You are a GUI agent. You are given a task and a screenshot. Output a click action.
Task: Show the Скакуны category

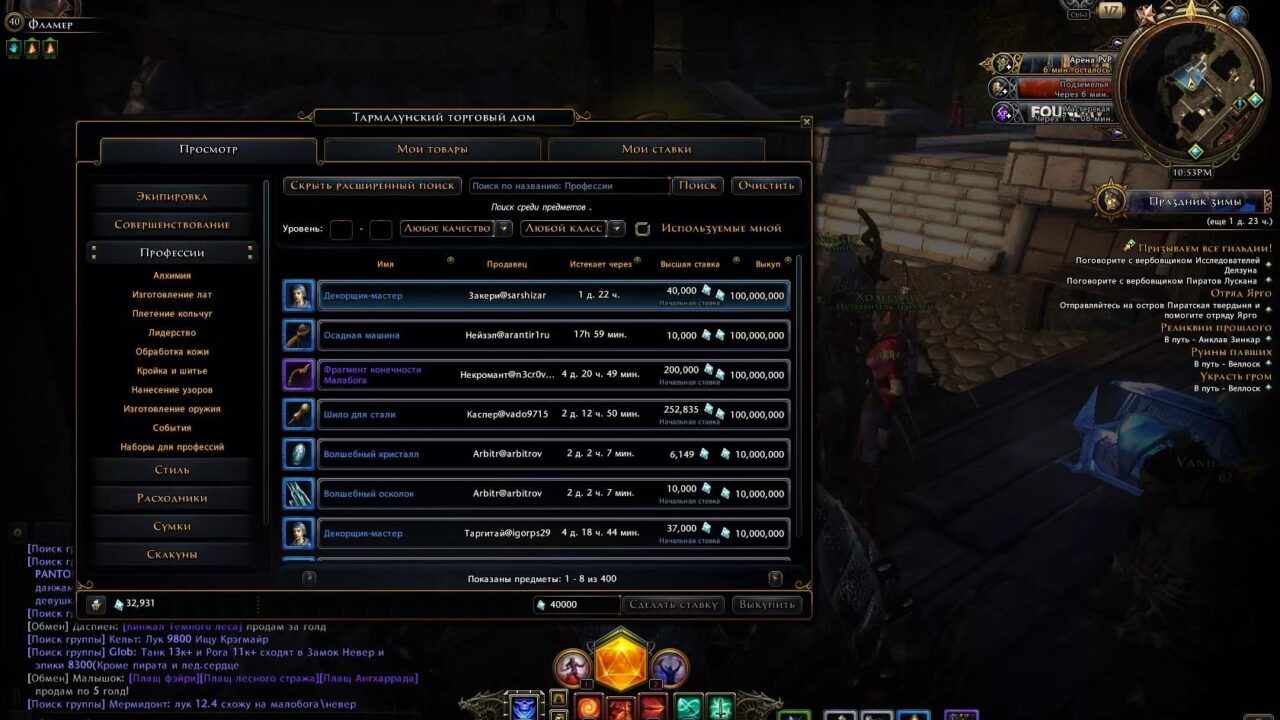point(172,554)
